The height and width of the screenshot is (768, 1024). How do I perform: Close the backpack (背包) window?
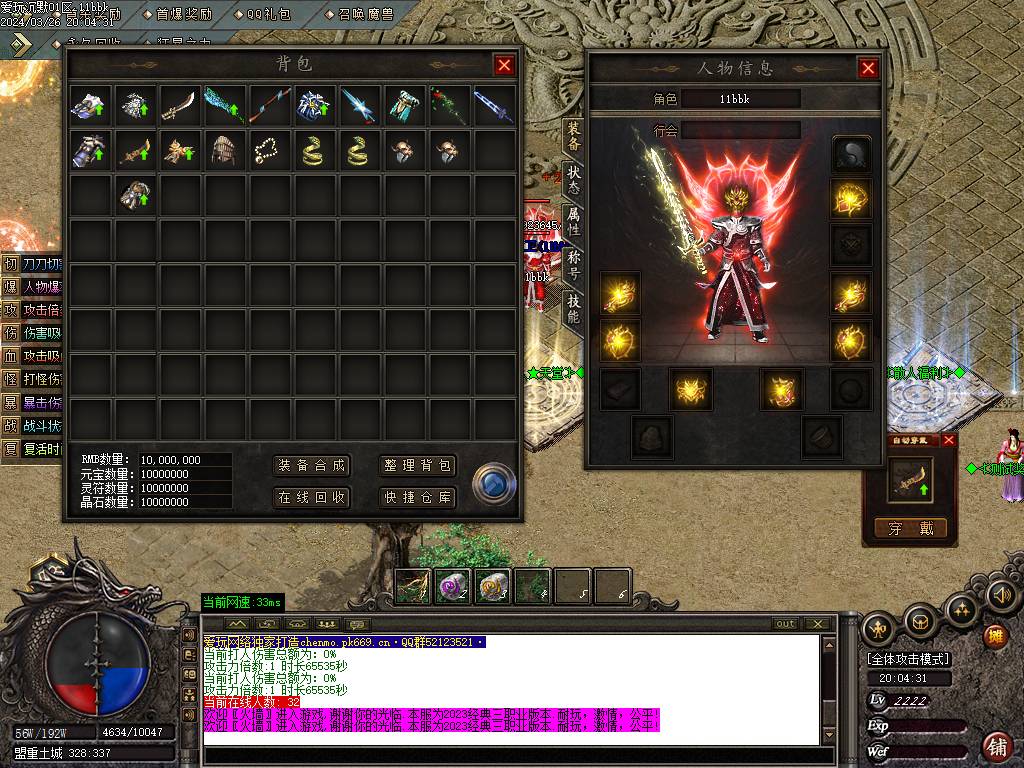pyautogui.click(x=504, y=65)
